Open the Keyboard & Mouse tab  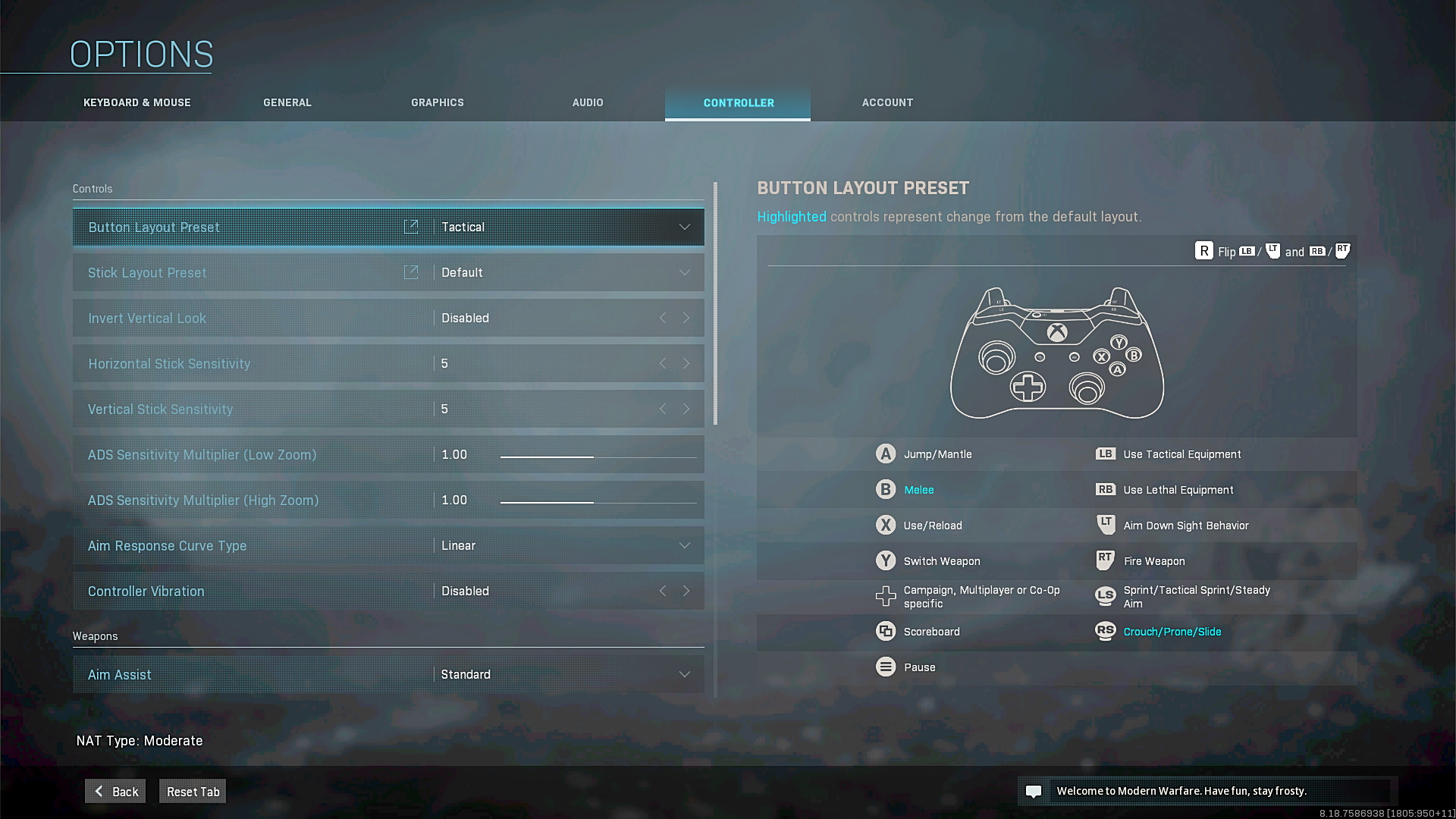click(x=136, y=102)
